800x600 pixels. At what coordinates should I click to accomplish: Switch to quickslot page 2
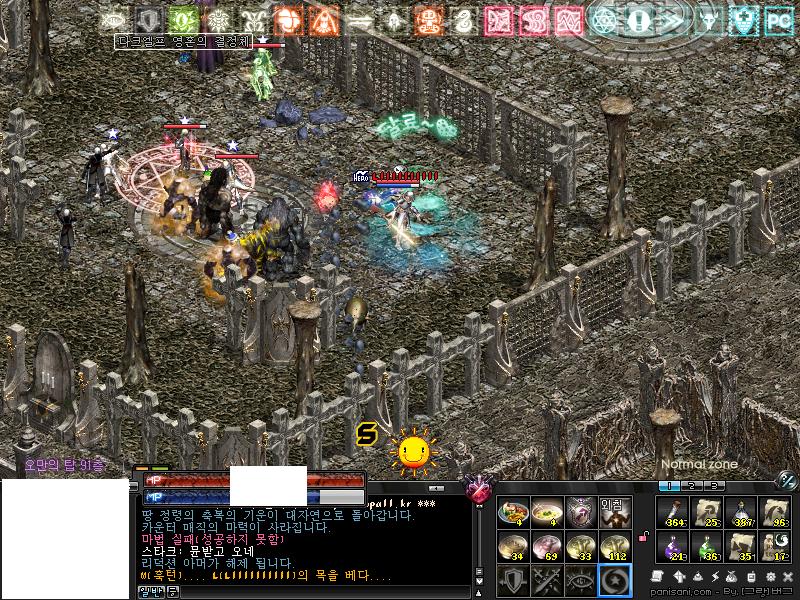690,486
